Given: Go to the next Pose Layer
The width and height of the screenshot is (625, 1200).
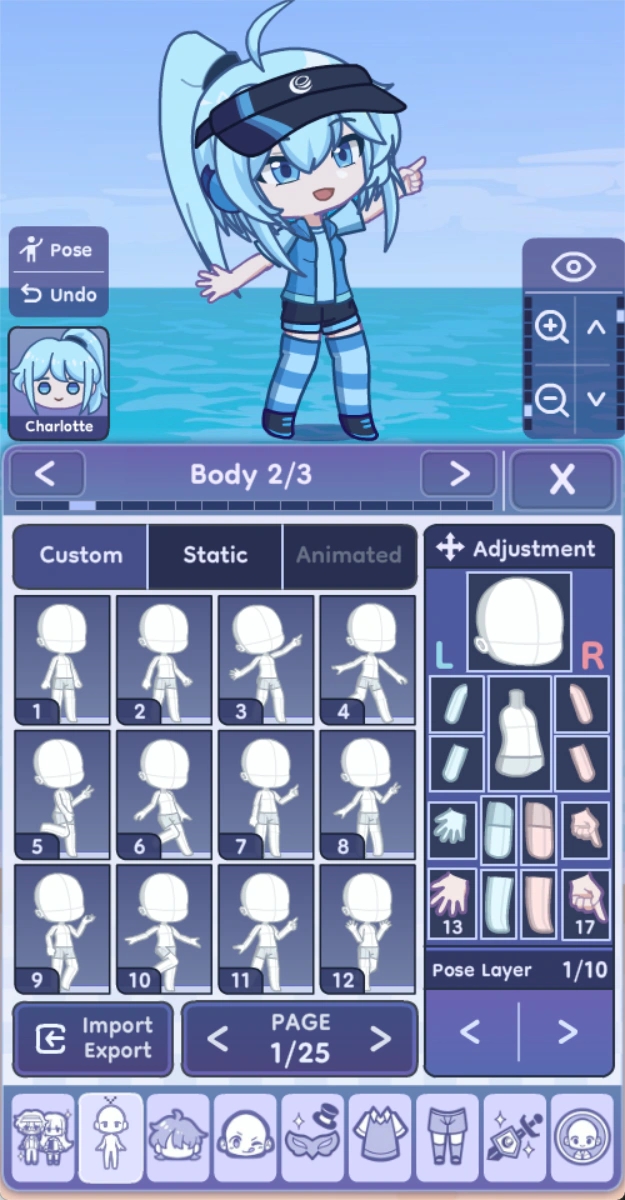Looking at the screenshot, I should tap(566, 1031).
